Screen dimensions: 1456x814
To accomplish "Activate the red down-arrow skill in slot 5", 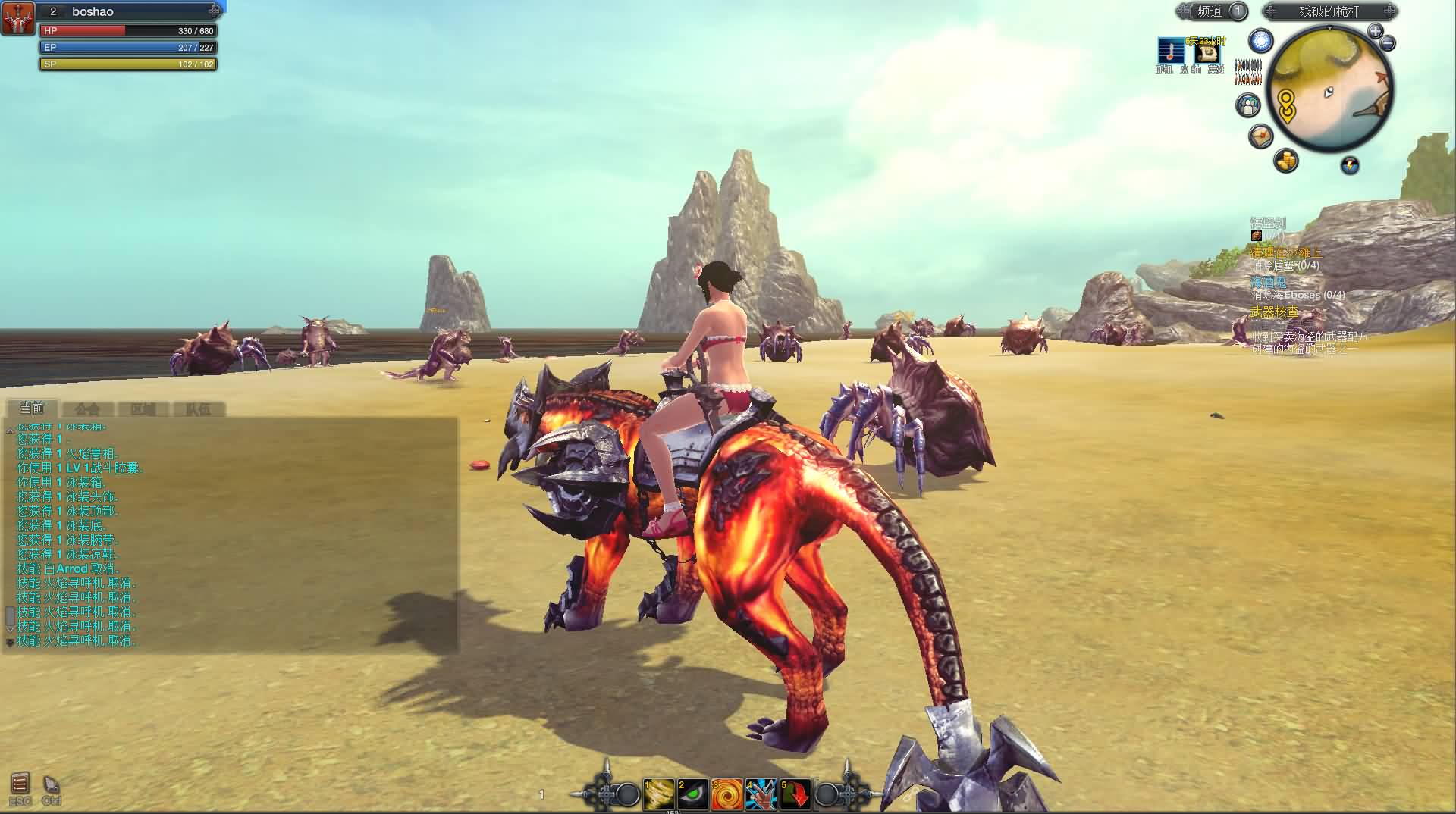I will pyautogui.click(x=795, y=794).
